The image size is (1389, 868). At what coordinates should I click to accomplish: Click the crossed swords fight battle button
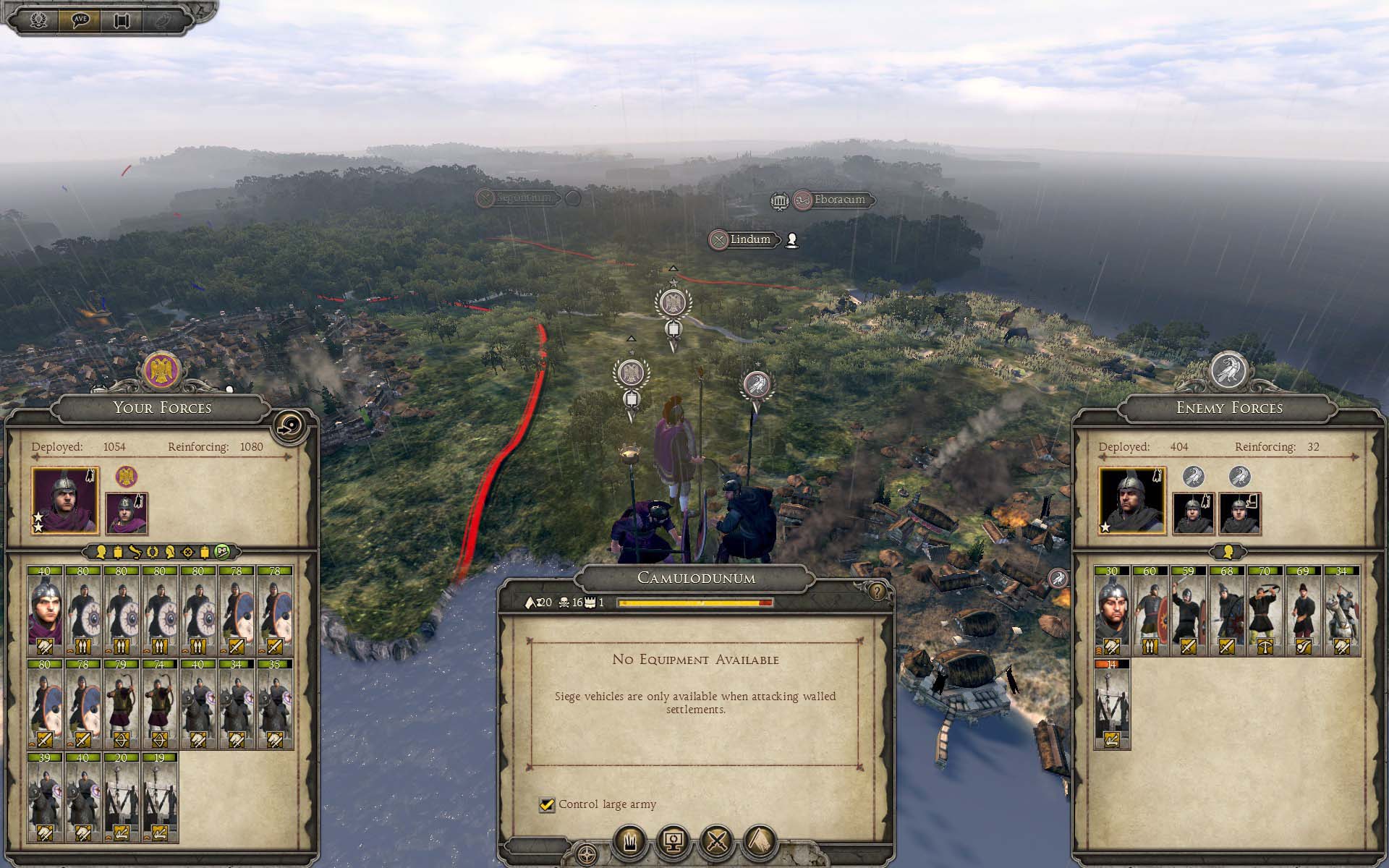pyautogui.click(x=717, y=841)
